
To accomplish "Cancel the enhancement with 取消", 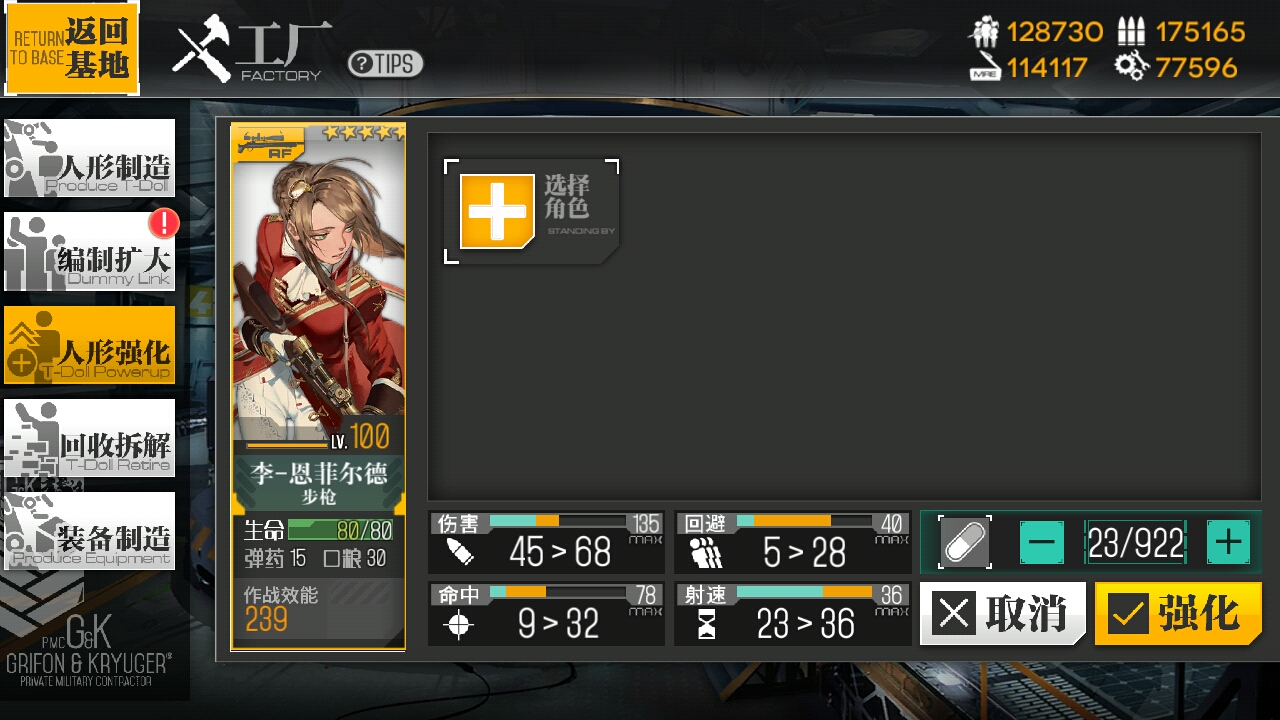I will 1002,613.
